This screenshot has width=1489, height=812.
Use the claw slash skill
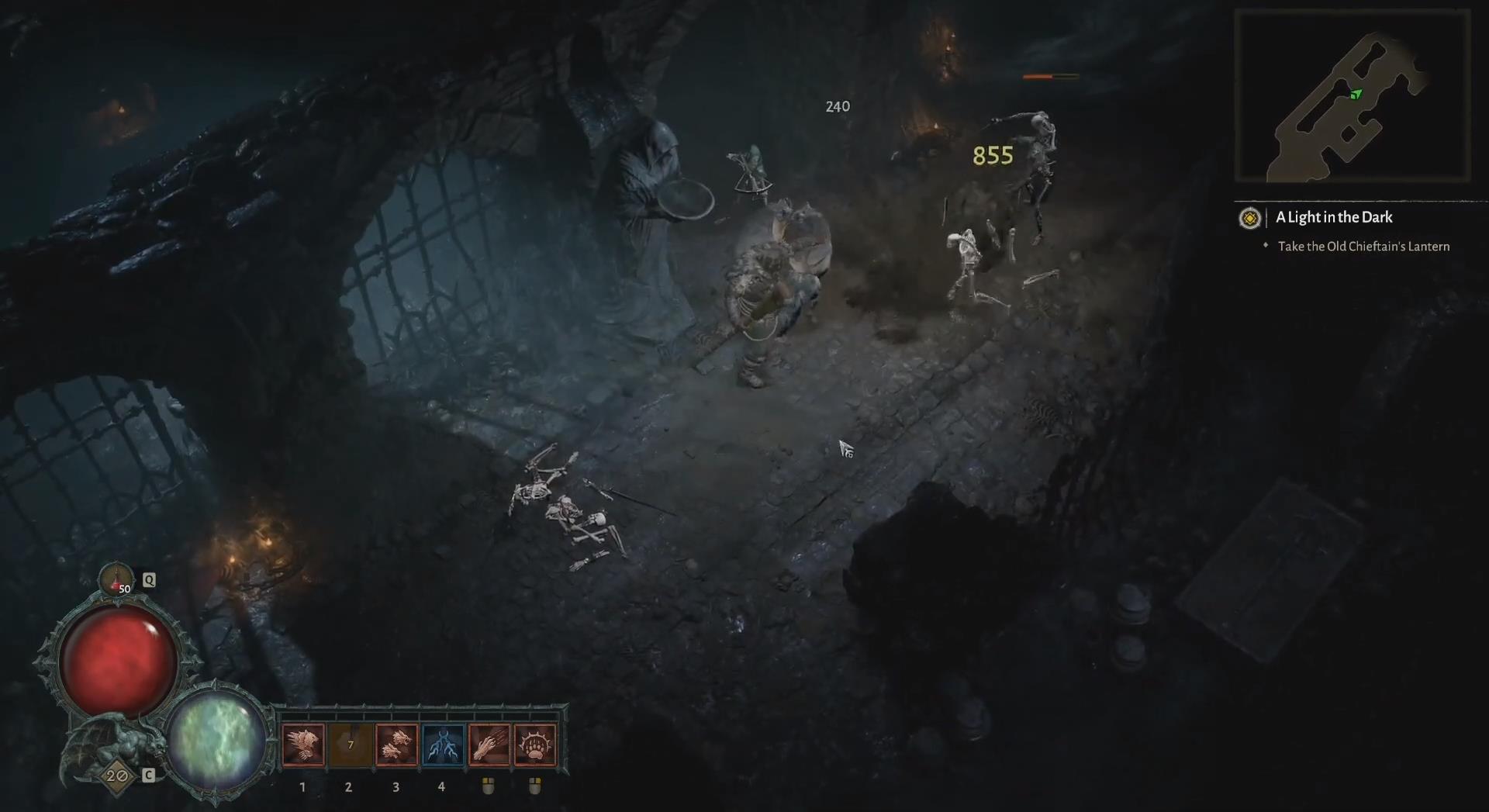(489, 745)
